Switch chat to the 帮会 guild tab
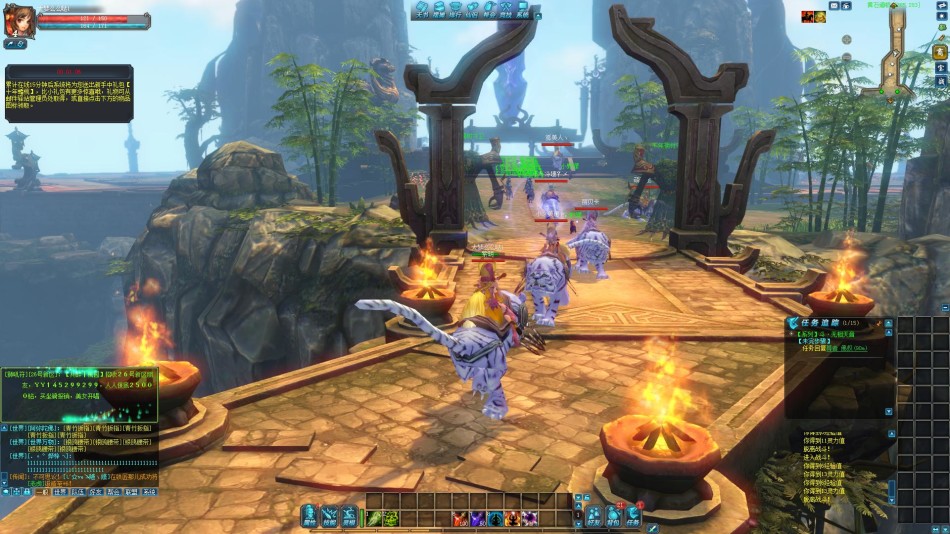The image size is (950, 534). 113,492
